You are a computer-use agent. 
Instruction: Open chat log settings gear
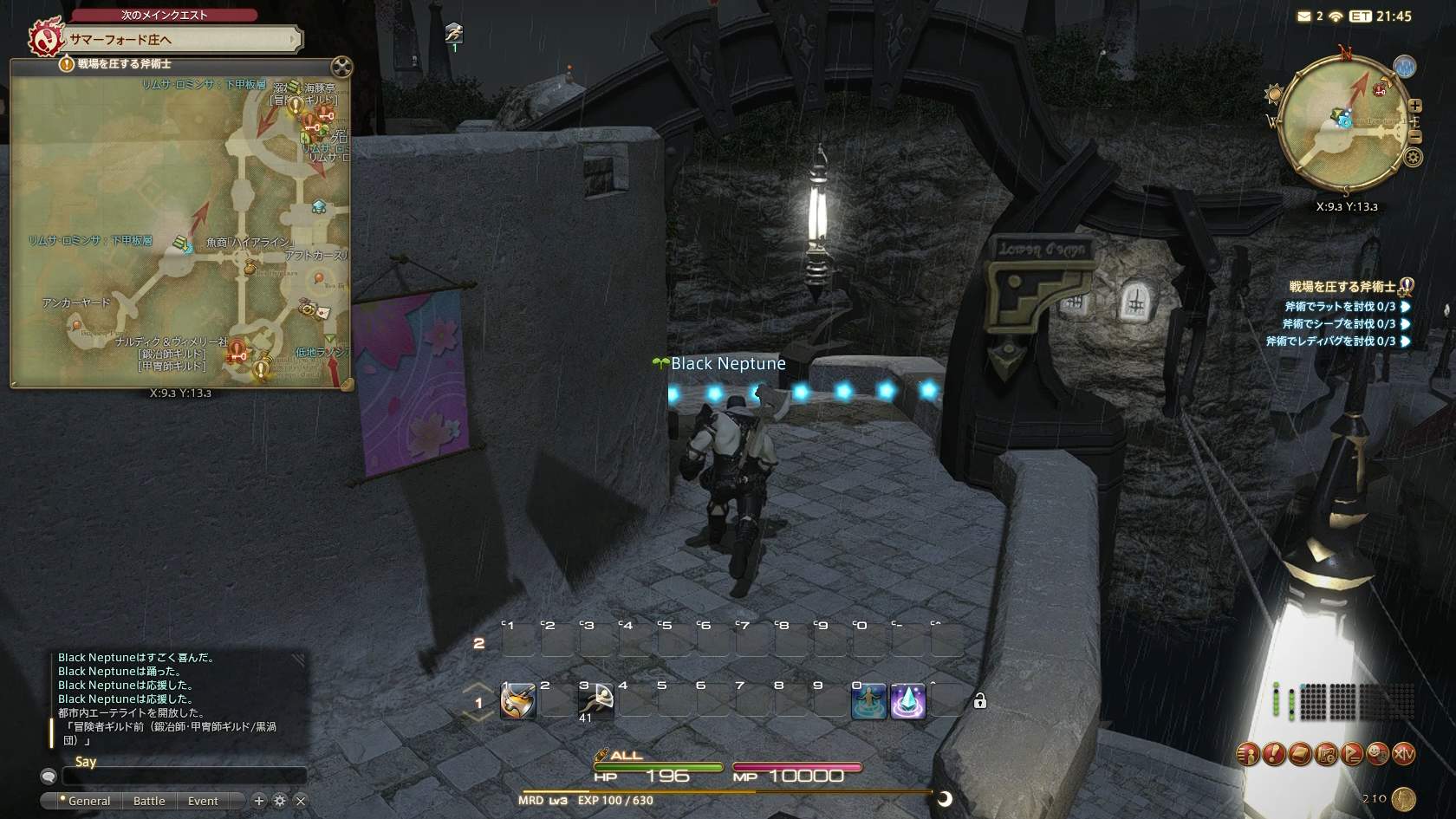(280, 801)
